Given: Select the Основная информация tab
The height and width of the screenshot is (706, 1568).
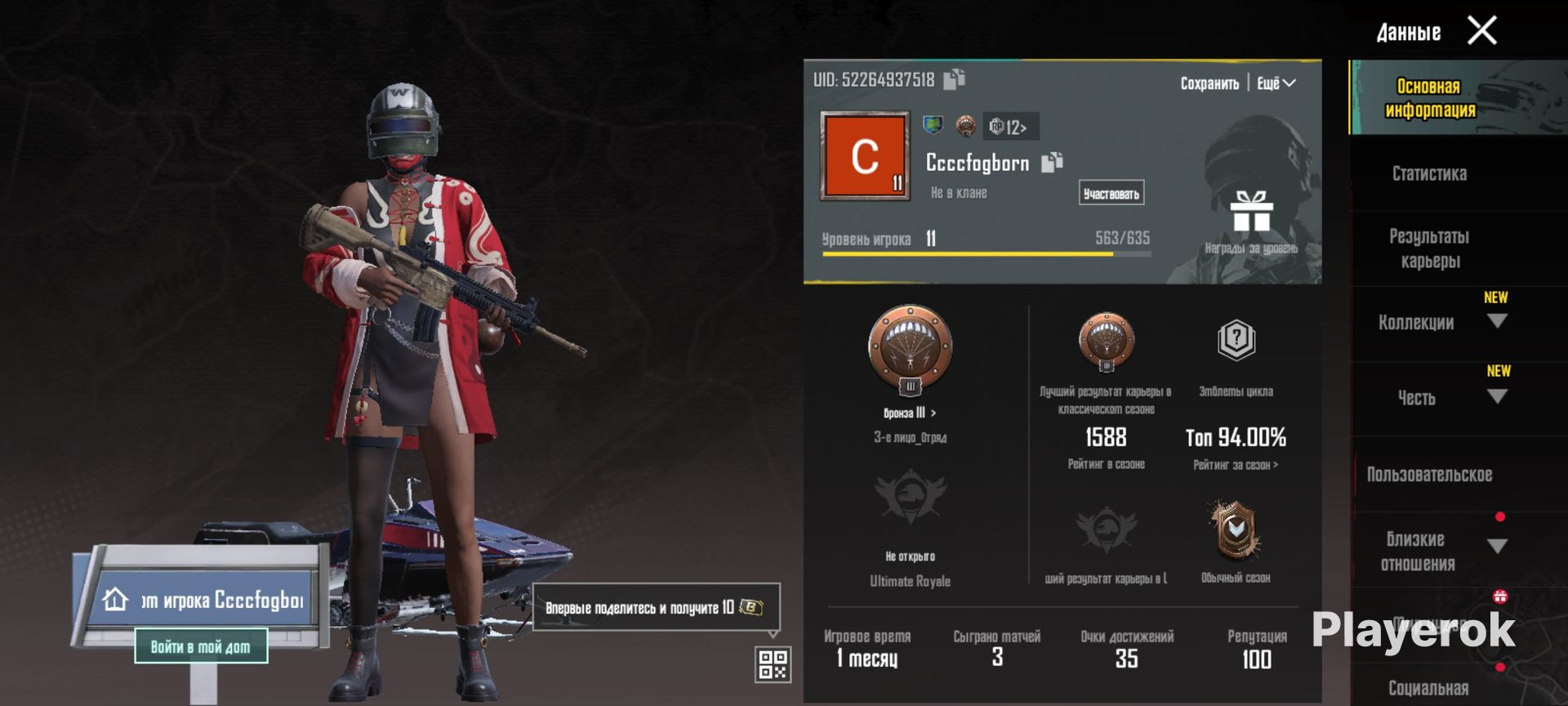Looking at the screenshot, I should pyautogui.click(x=1429, y=98).
